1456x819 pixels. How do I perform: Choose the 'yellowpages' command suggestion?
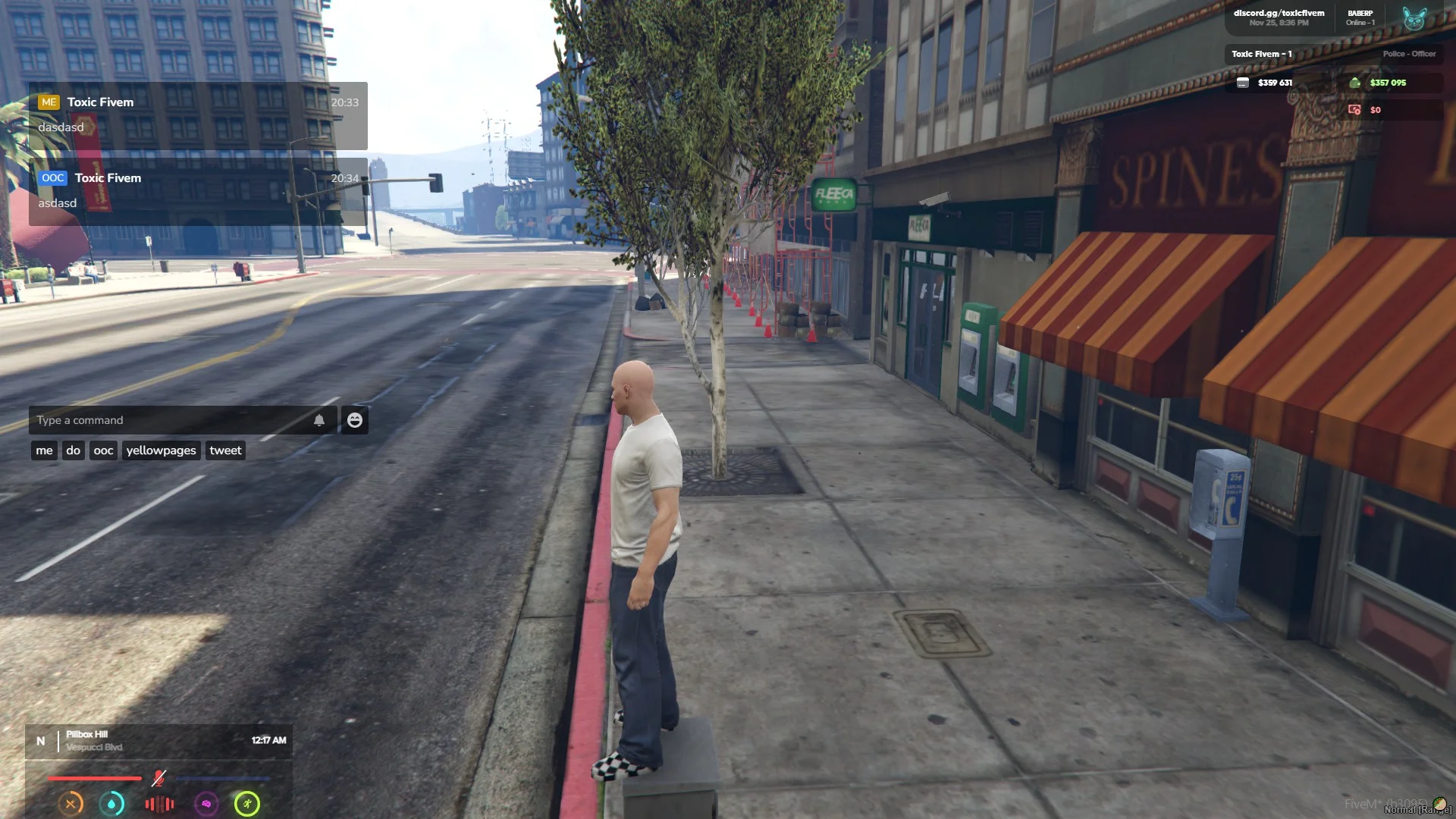[x=161, y=450]
